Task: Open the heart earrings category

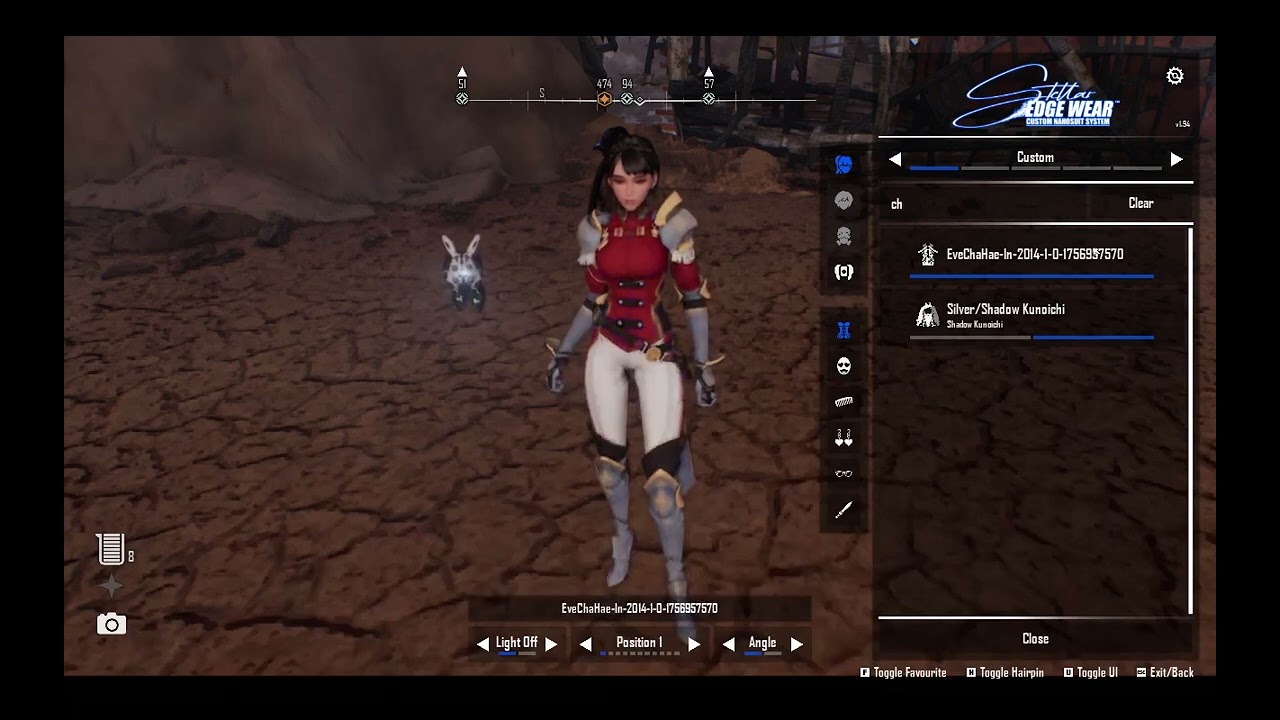Action: (x=844, y=438)
